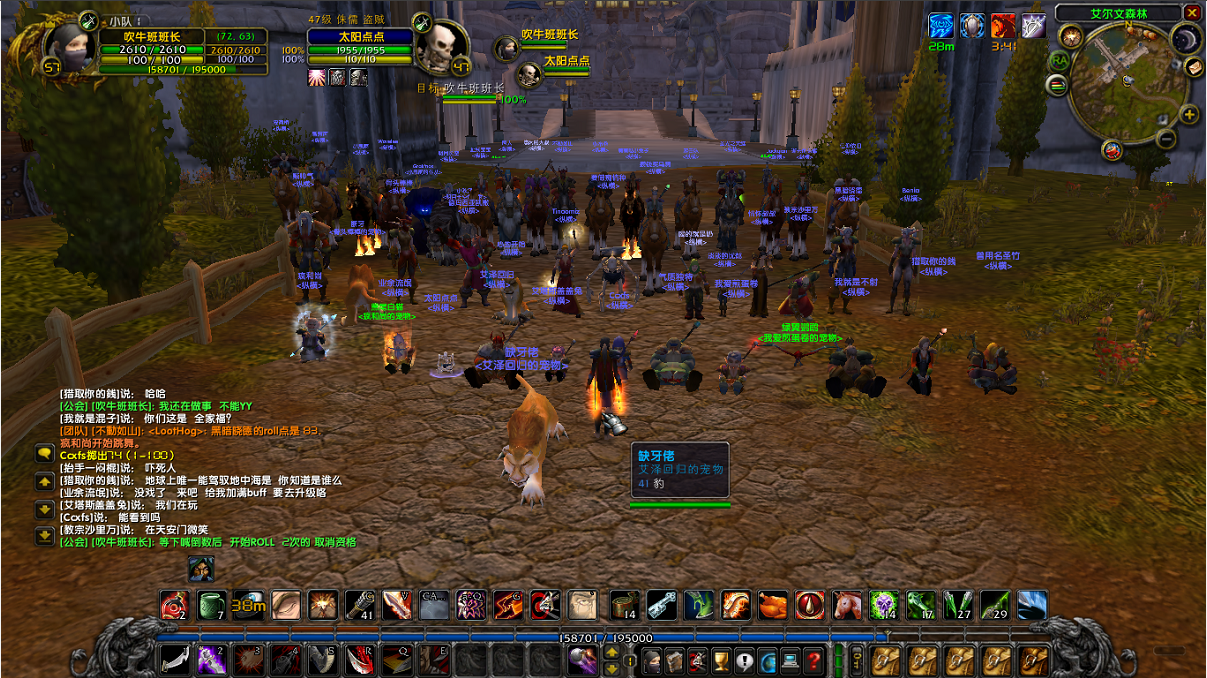Zoom out the minimap with the minus button
This screenshot has height=678, width=1207.
(1166, 139)
